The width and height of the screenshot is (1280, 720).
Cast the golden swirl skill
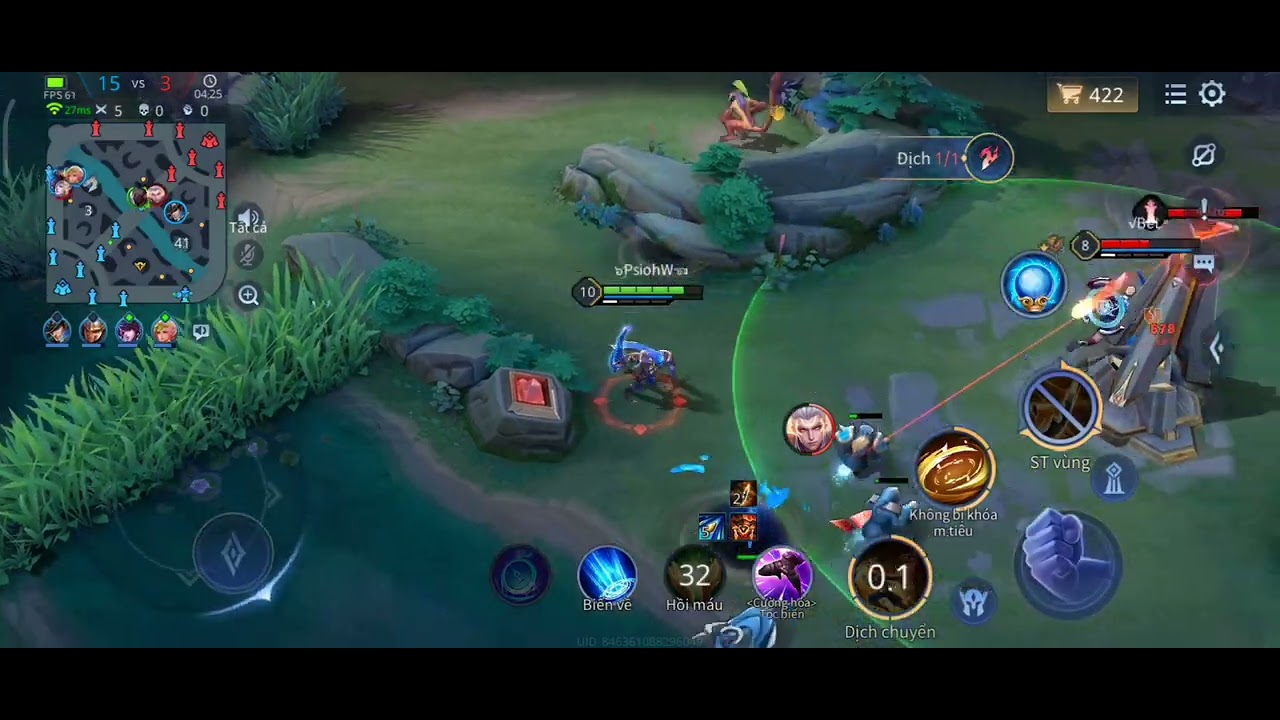coord(954,469)
